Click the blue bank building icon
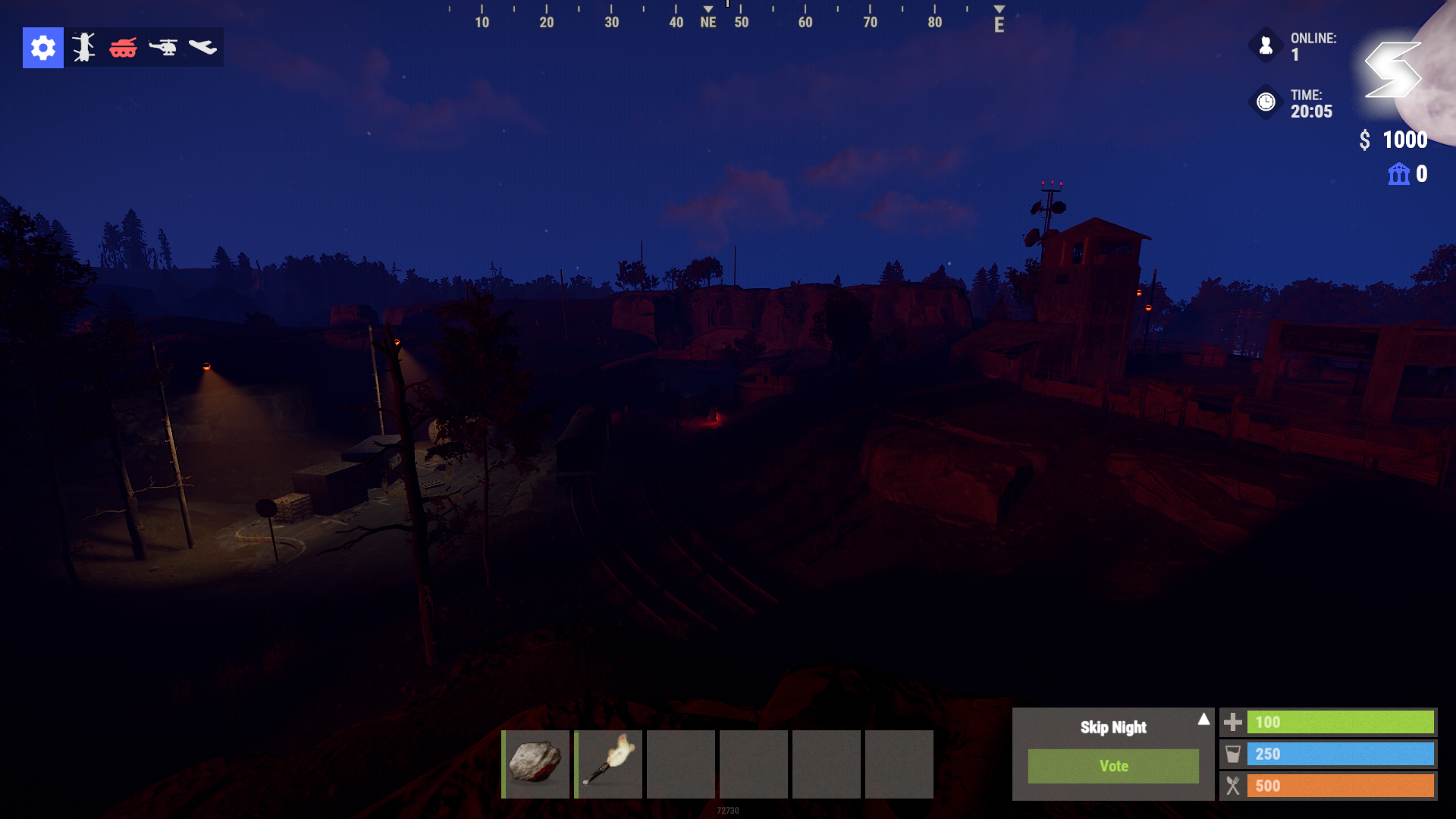 1398,174
